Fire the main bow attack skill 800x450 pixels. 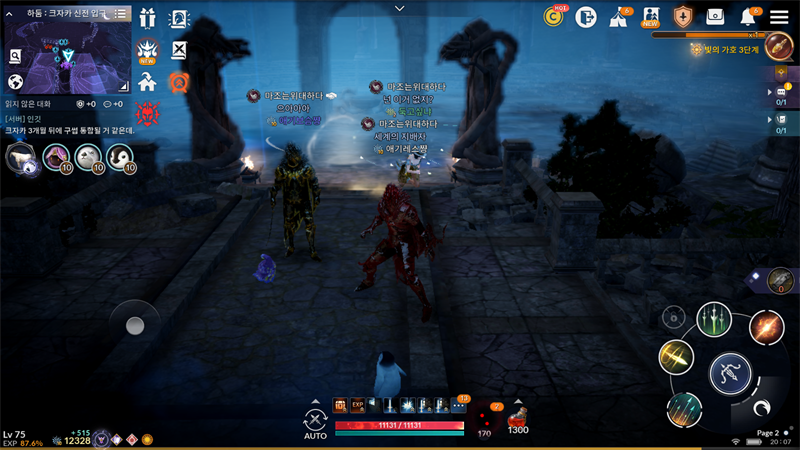(x=730, y=374)
